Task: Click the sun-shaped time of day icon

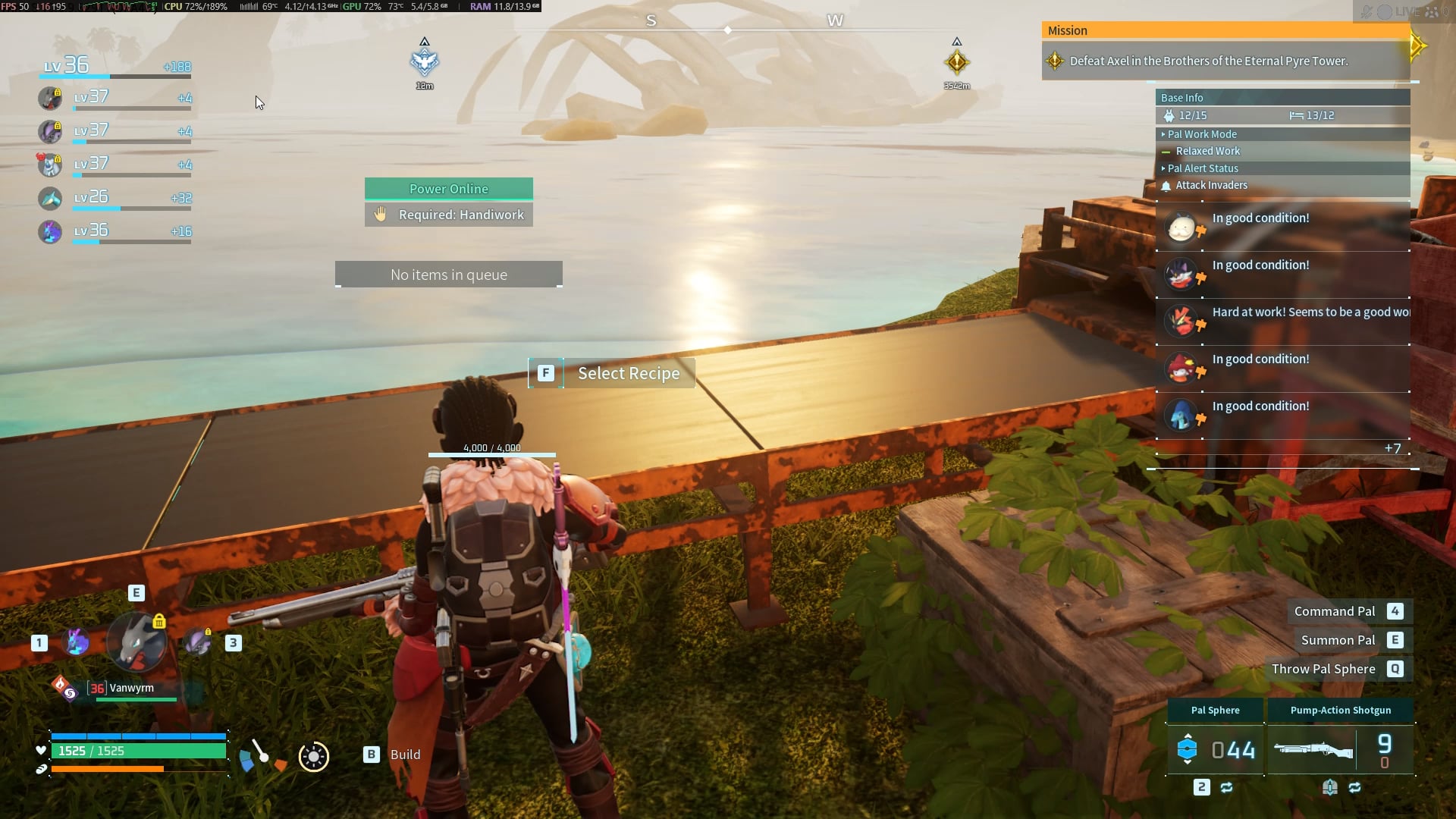Action: tap(313, 756)
